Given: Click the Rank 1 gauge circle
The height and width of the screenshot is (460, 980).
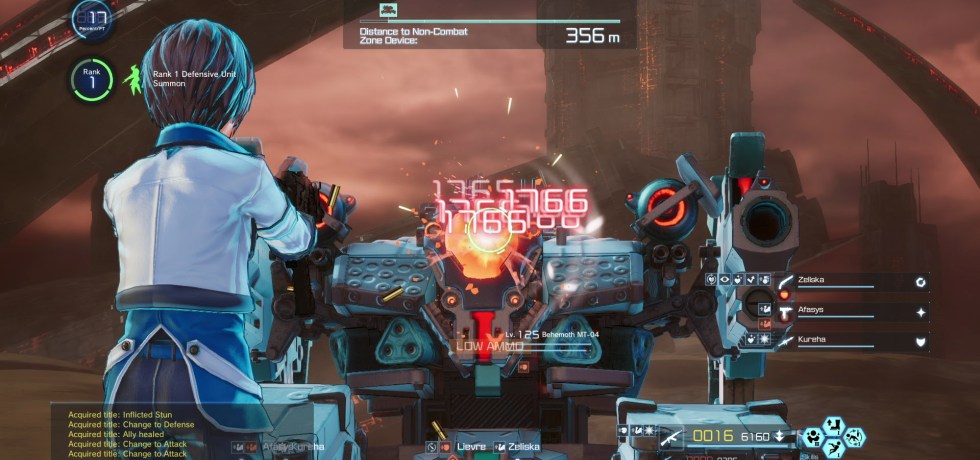Looking at the screenshot, I should coord(91,82).
